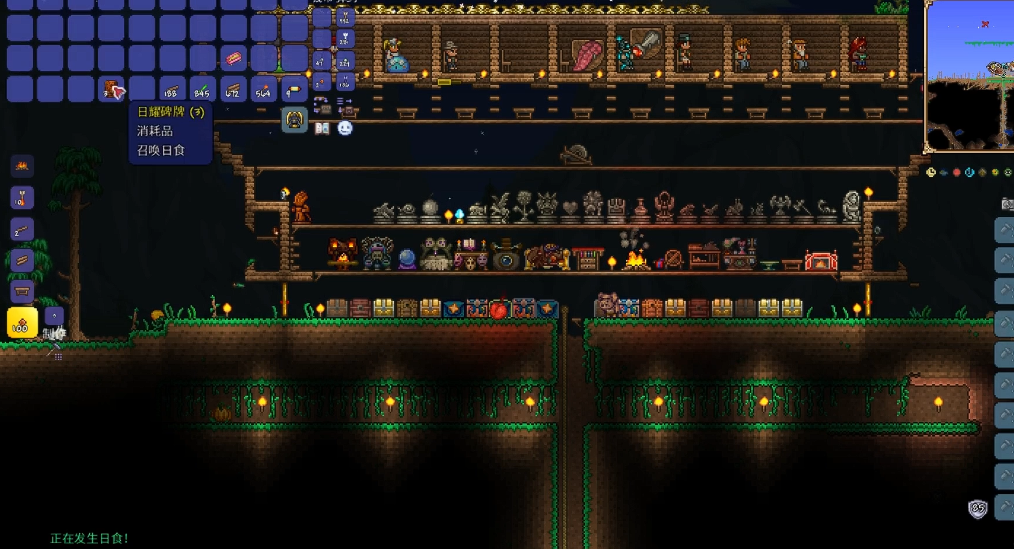Select the Solar Tablet inventory slot
The width and height of the screenshot is (1014, 549).
point(112,90)
